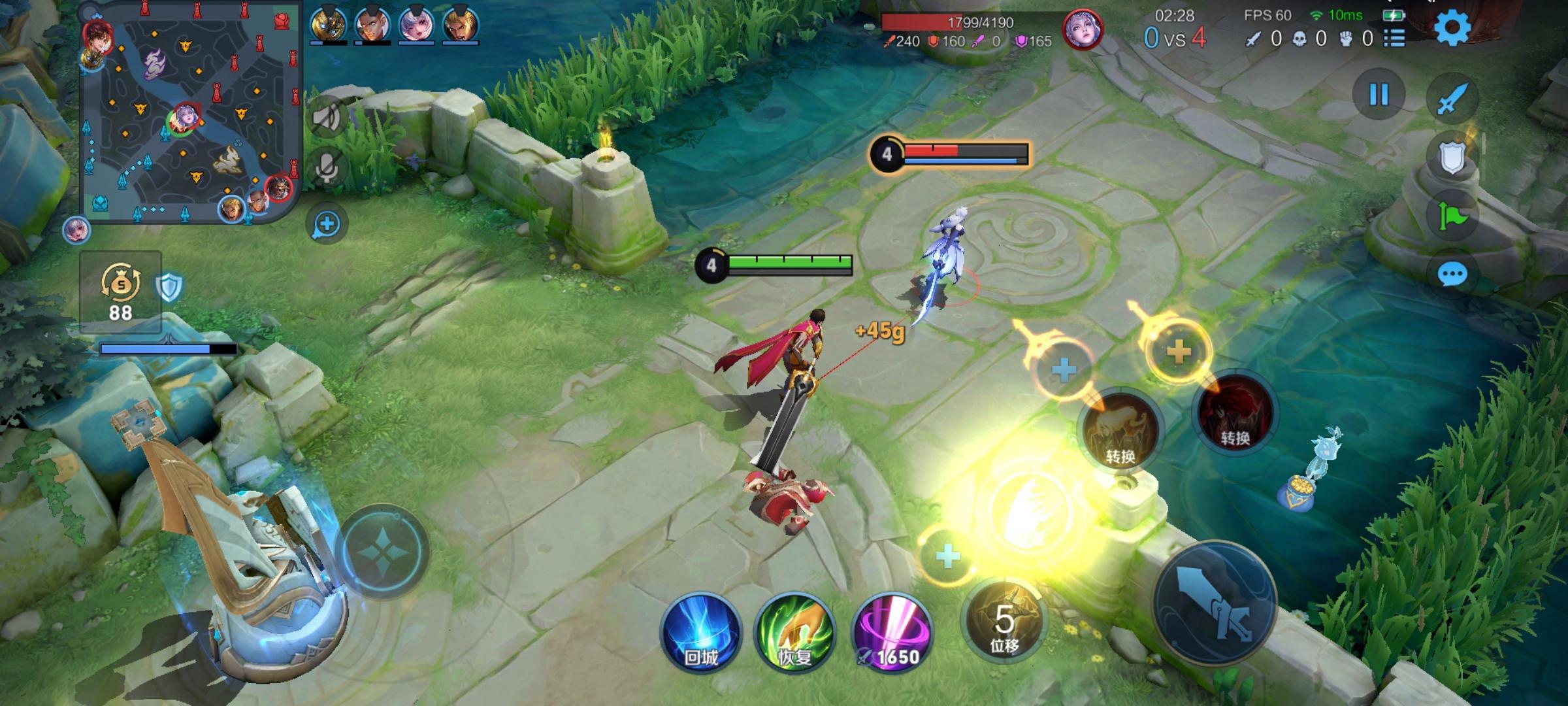The width and height of the screenshot is (1568, 706).
Task: Open the gold shop button
Action: pyautogui.click(x=121, y=291)
